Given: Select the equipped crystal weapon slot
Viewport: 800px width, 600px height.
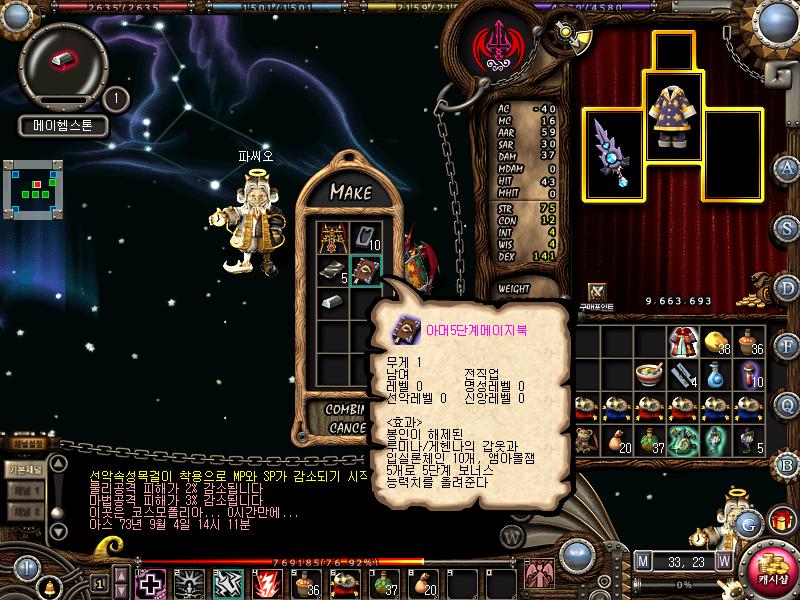Looking at the screenshot, I should point(610,154).
